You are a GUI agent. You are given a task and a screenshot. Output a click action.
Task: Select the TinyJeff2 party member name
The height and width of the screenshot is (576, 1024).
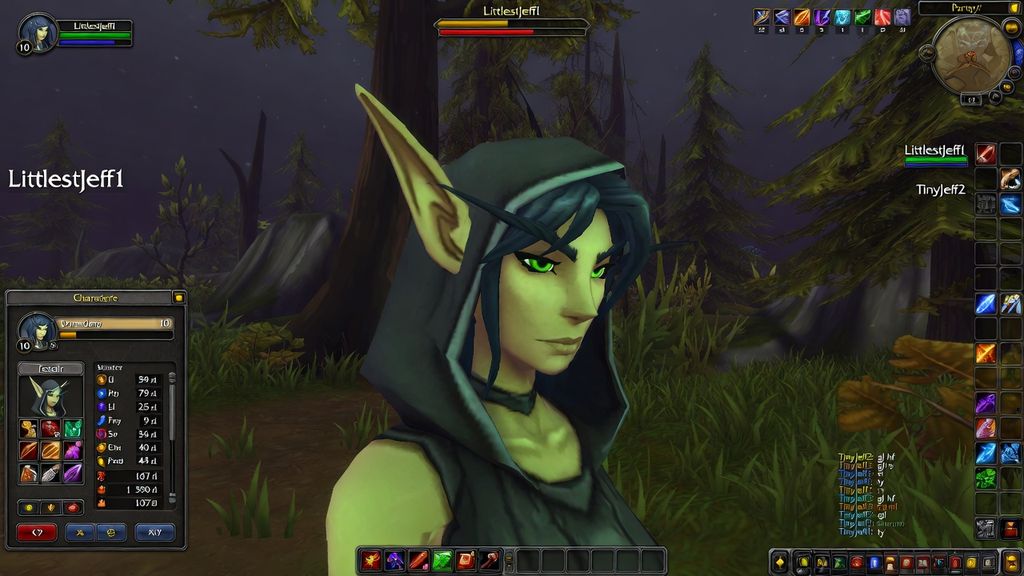click(x=940, y=189)
